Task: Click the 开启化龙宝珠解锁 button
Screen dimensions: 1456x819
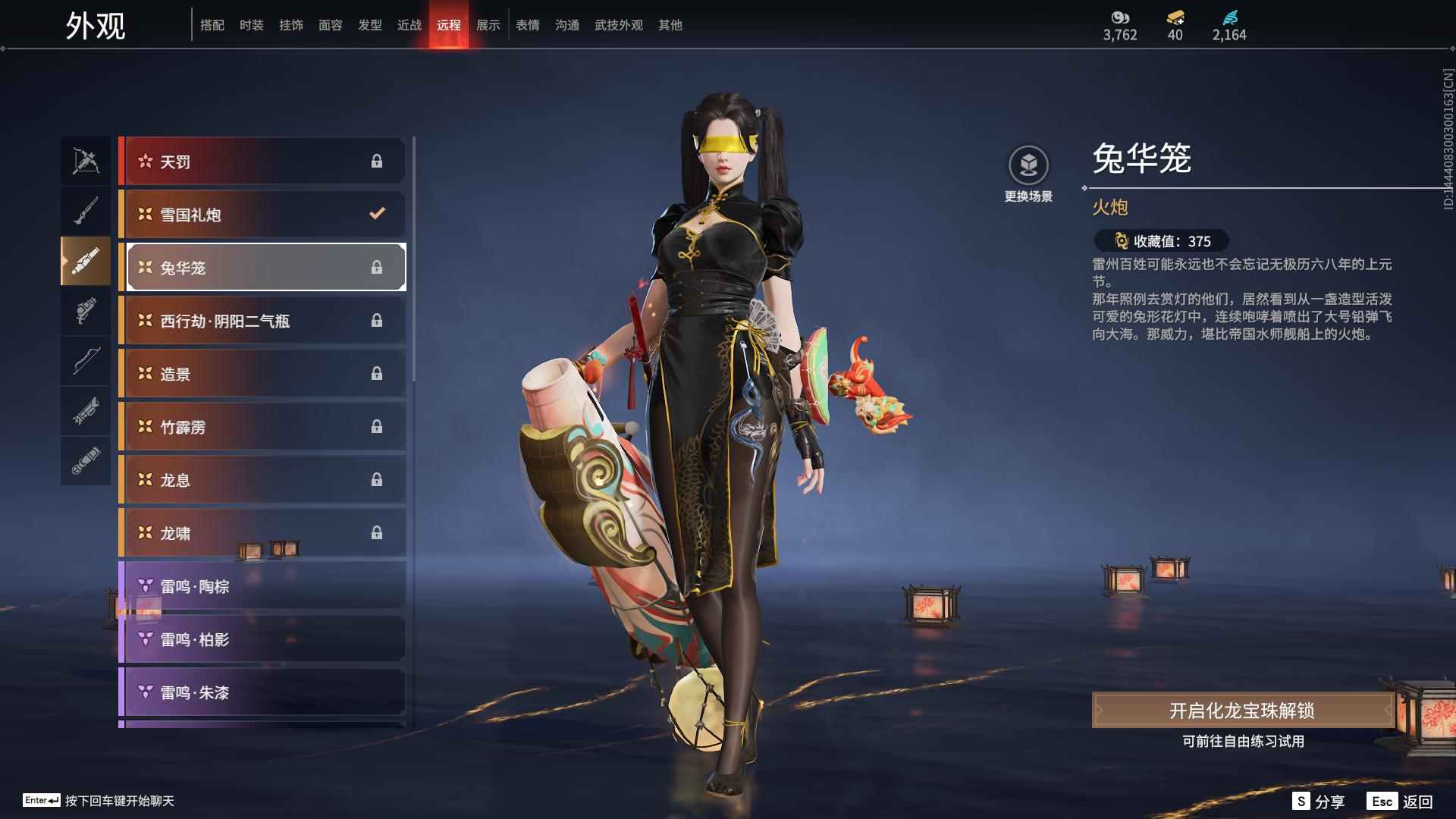Action: pyautogui.click(x=1241, y=711)
